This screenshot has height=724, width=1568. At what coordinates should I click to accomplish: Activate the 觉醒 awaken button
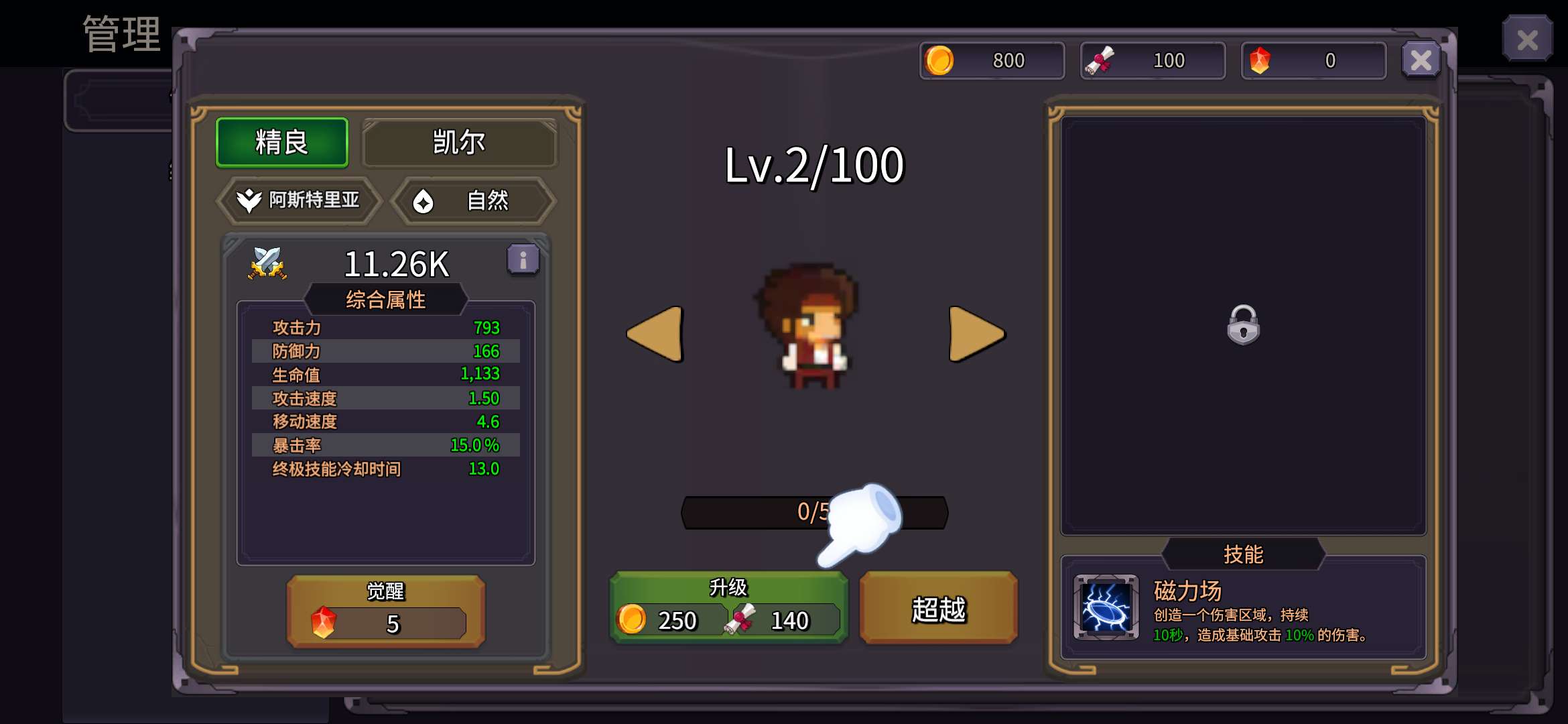[x=386, y=611]
